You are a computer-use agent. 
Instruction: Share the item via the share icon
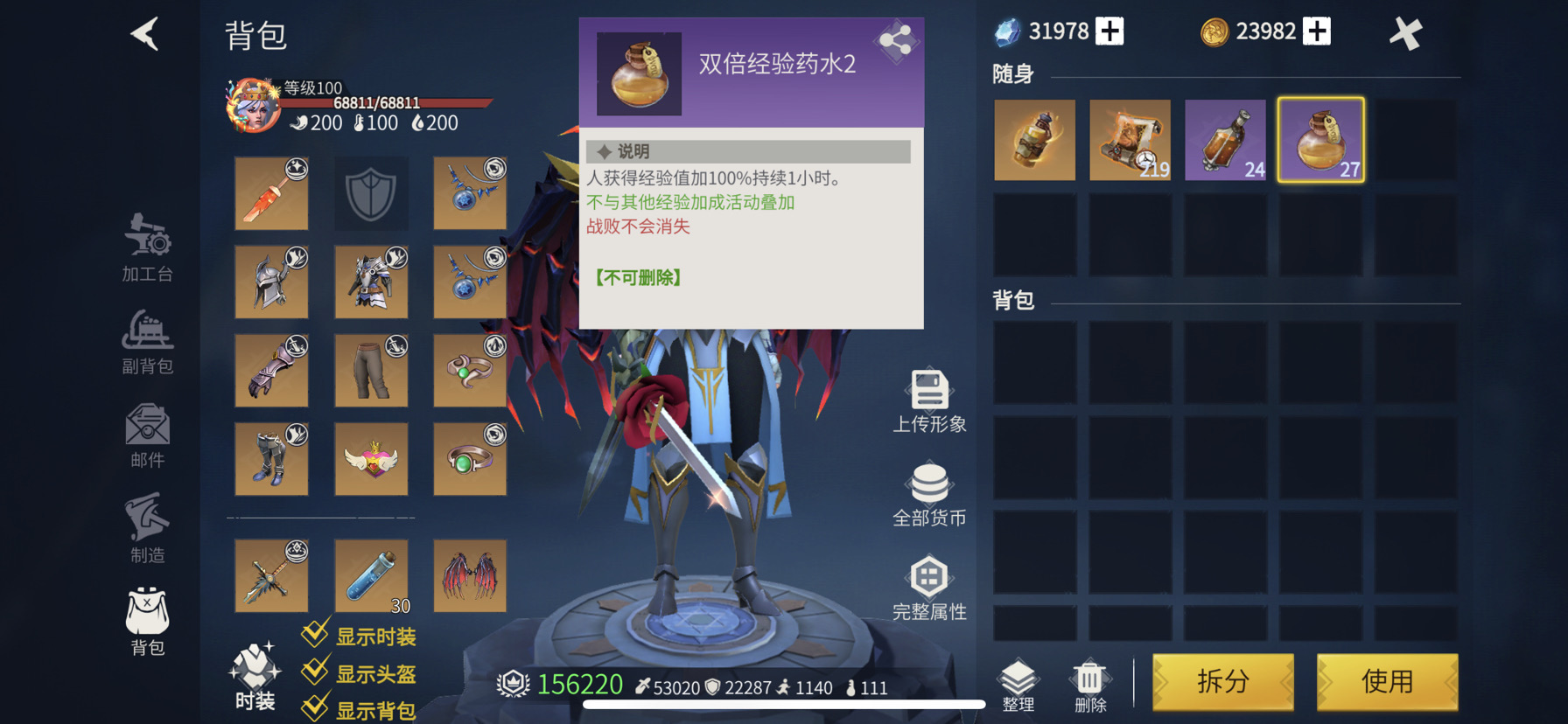point(896,39)
